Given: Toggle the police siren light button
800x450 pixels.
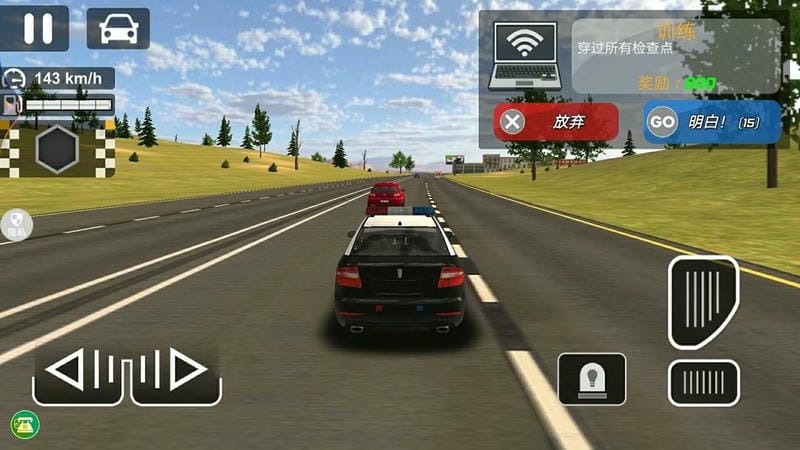Looking at the screenshot, I should click(x=592, y=379).
